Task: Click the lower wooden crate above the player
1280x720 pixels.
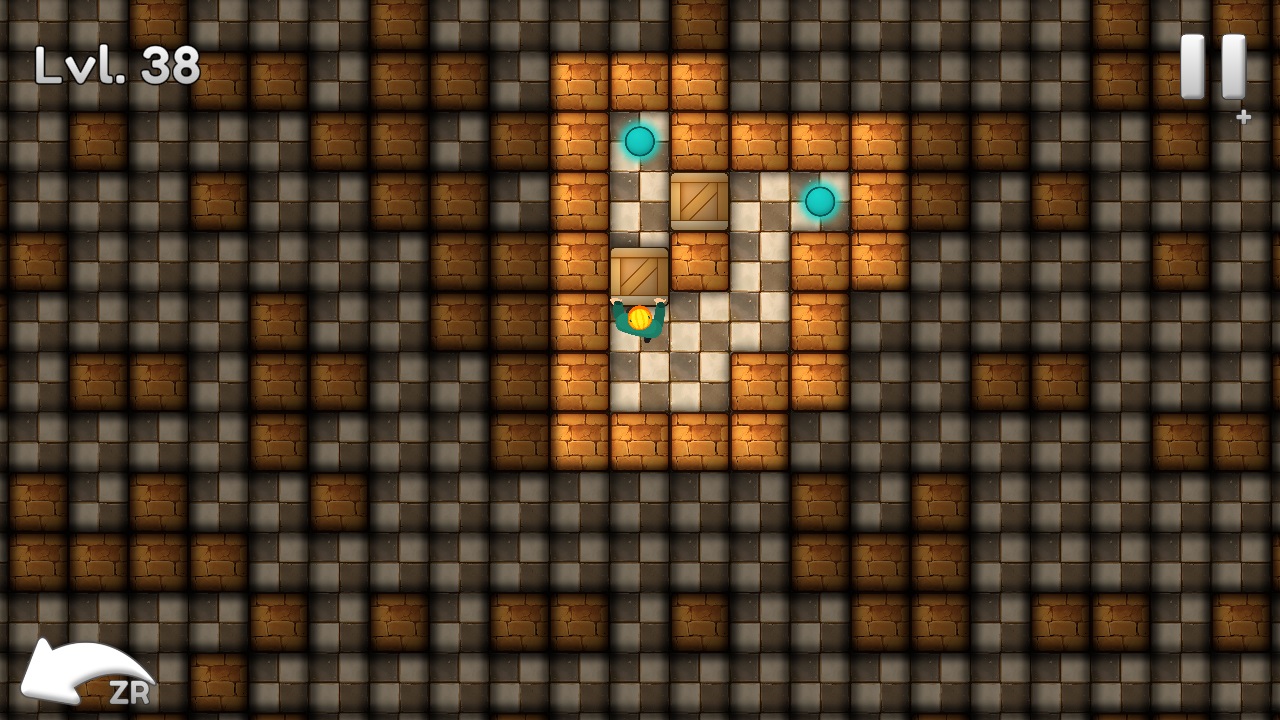Action: [639, 272]
